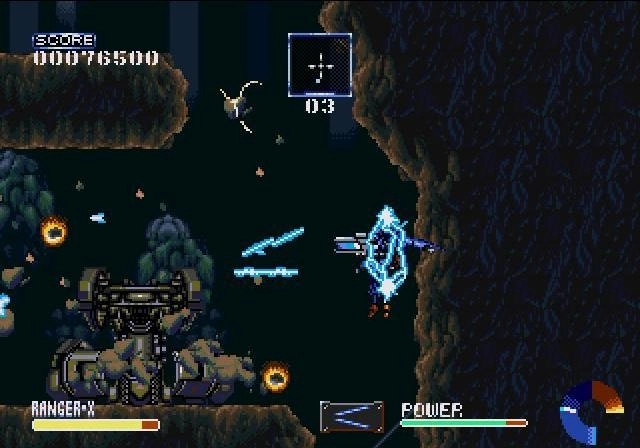Select the crosshair target indicator box

click(x=320, y=65)
